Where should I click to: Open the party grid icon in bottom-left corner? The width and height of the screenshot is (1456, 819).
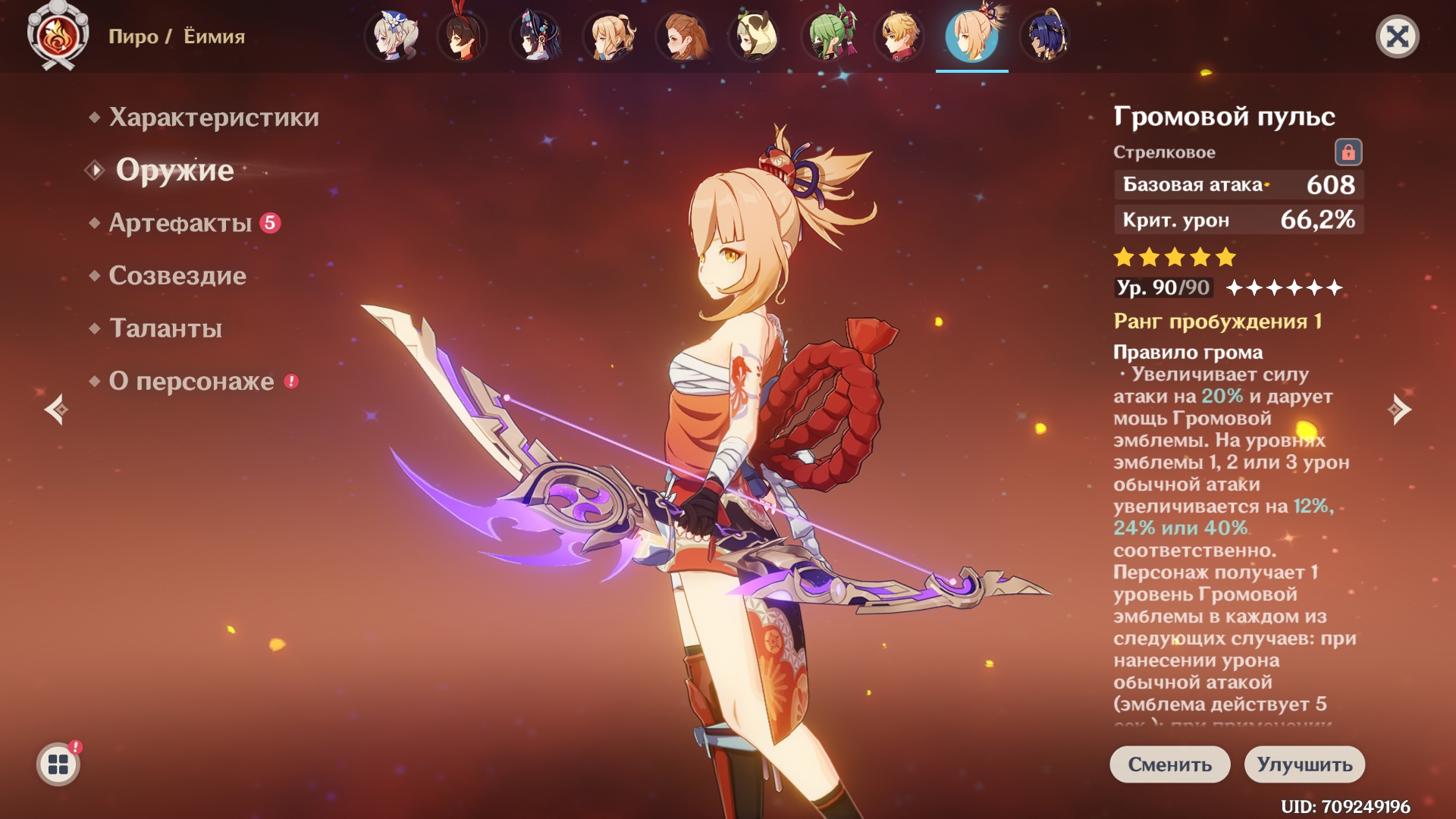tap(57, 764)
